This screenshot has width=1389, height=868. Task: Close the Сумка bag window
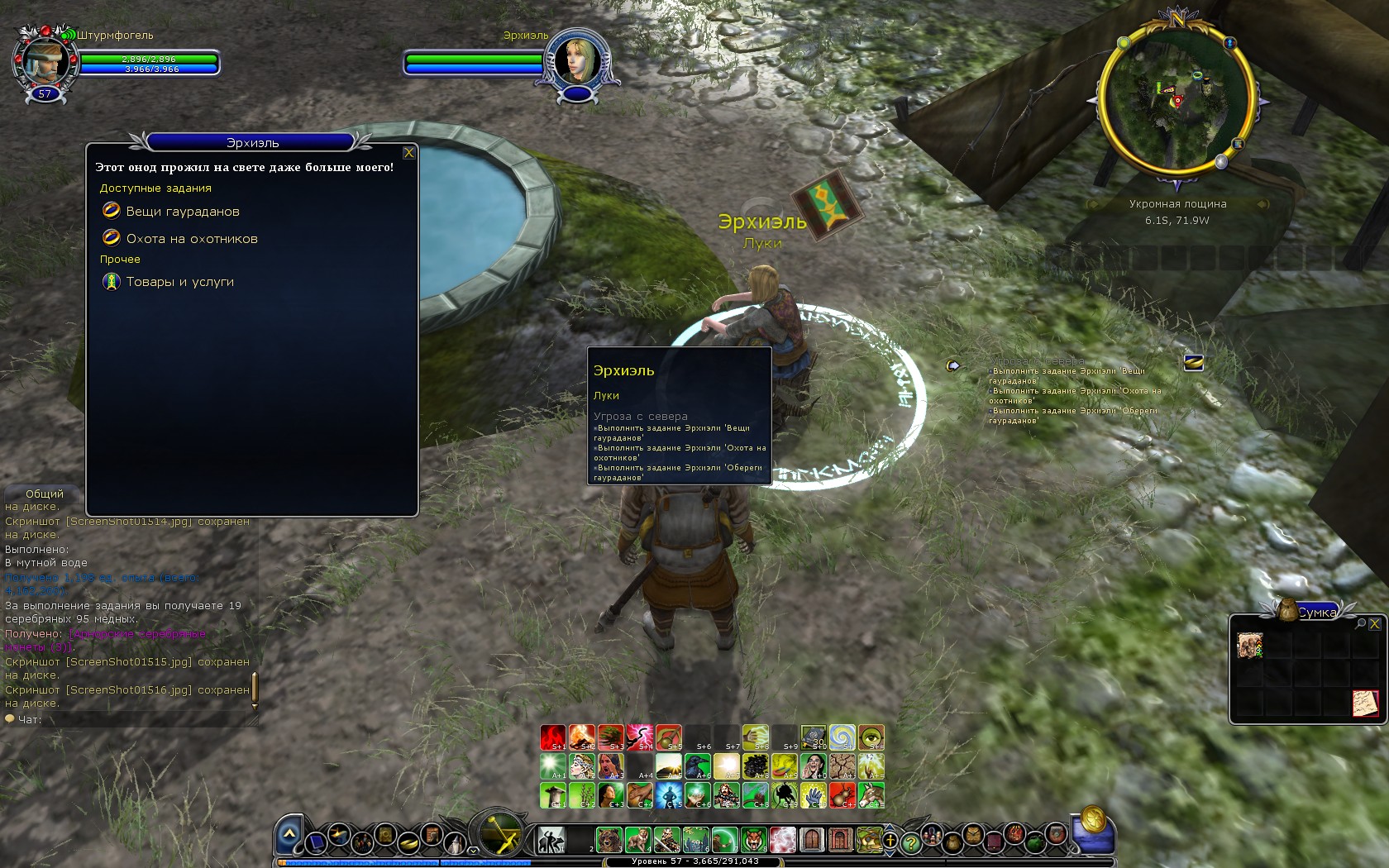tap(1374, 624)
